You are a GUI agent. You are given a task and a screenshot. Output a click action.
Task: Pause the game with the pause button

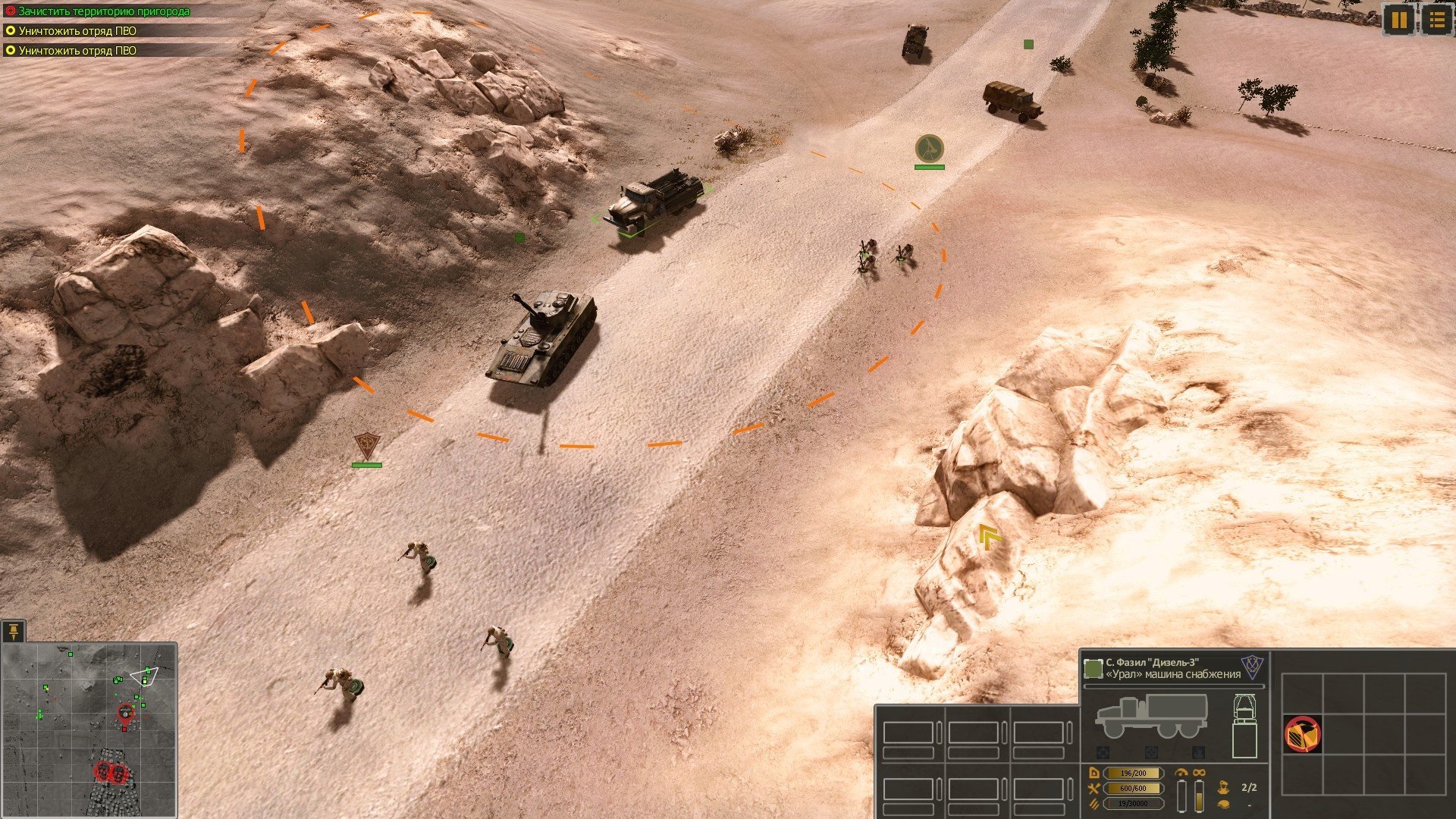(x=1398, y=20)
